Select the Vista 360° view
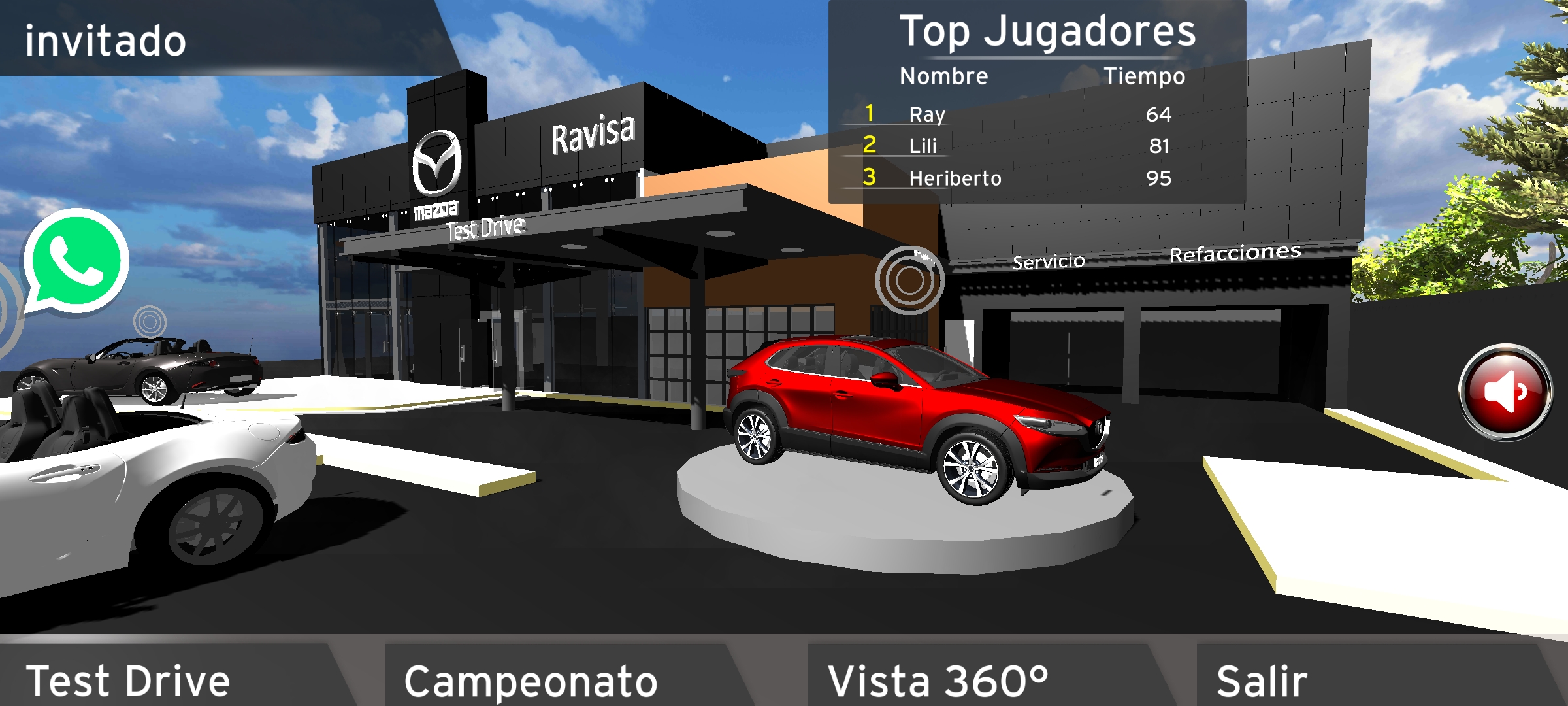The image size is (1568, 706). point(973,677)
